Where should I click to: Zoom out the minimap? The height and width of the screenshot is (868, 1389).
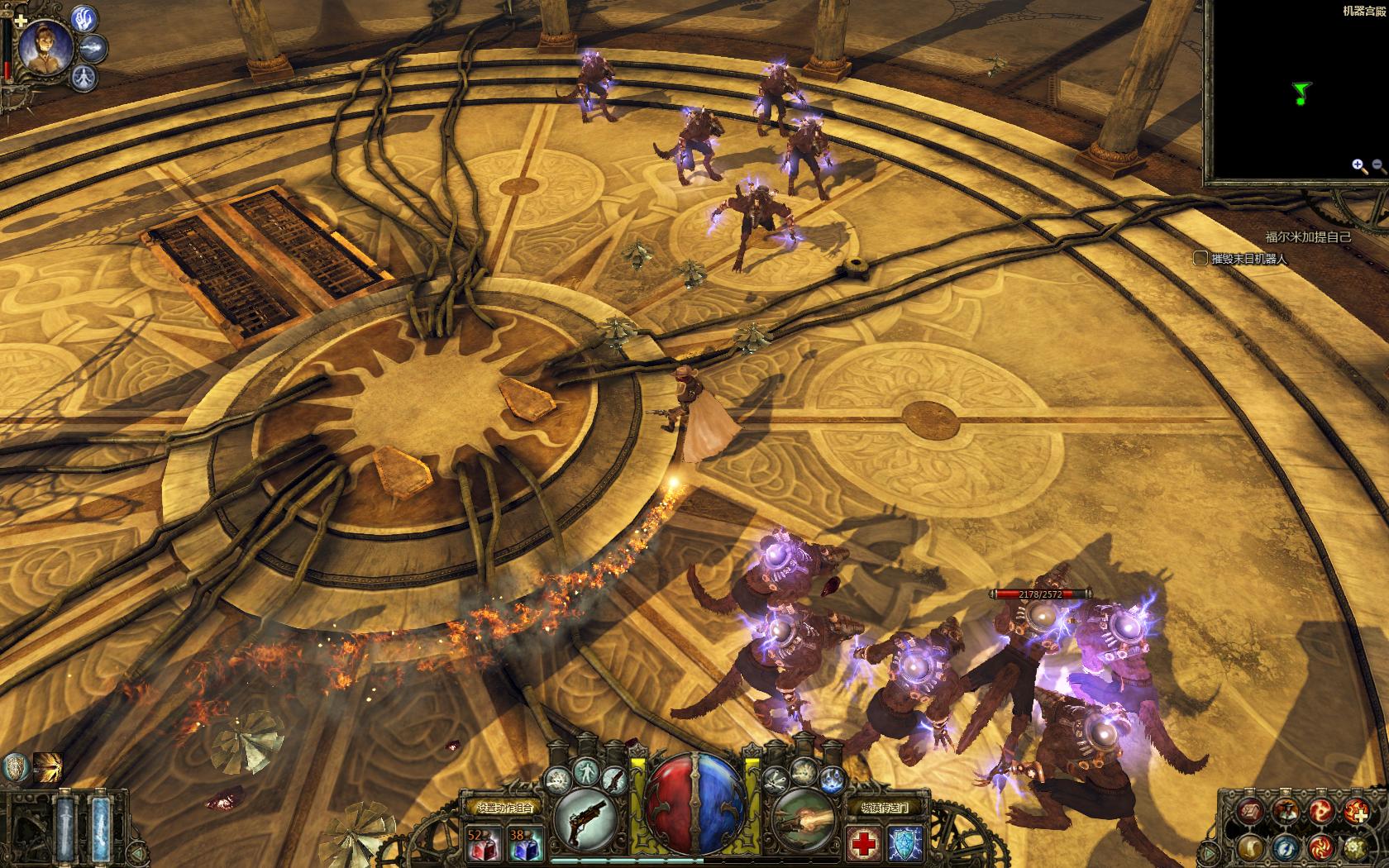(x=1378, y=166)
